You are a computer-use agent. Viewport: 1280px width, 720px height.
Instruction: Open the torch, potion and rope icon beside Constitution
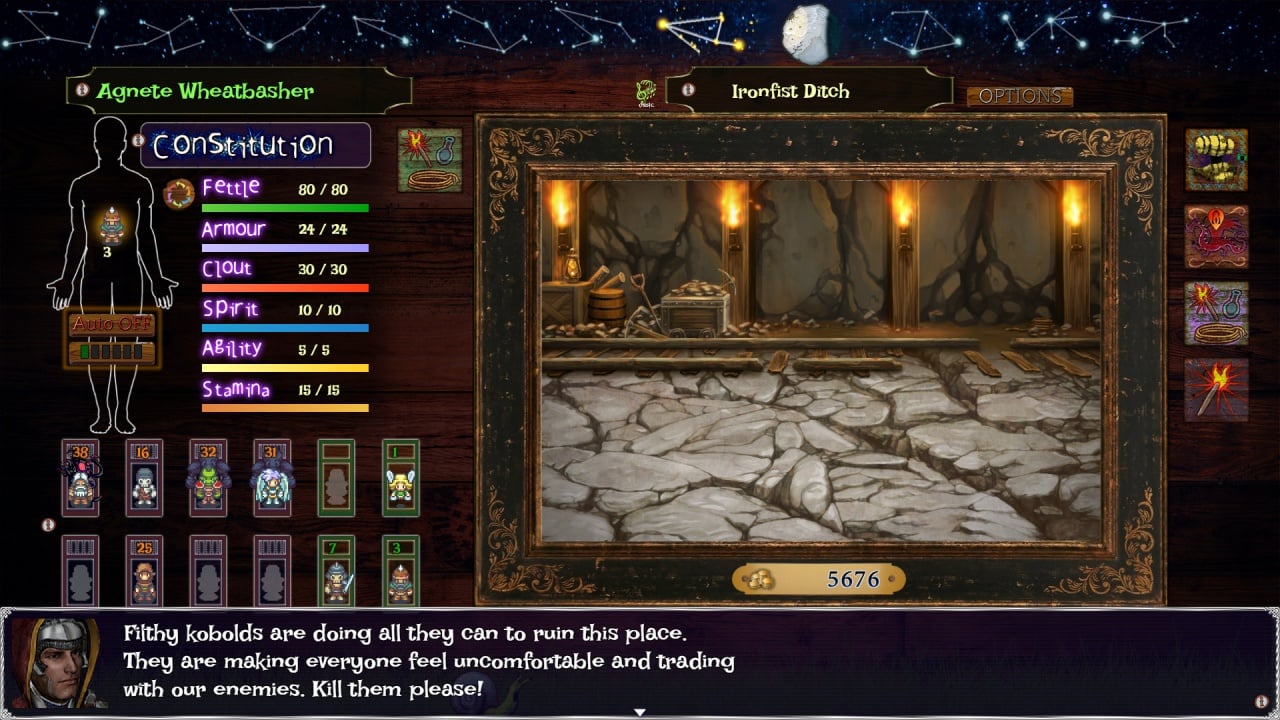click(x=430, y=160)
